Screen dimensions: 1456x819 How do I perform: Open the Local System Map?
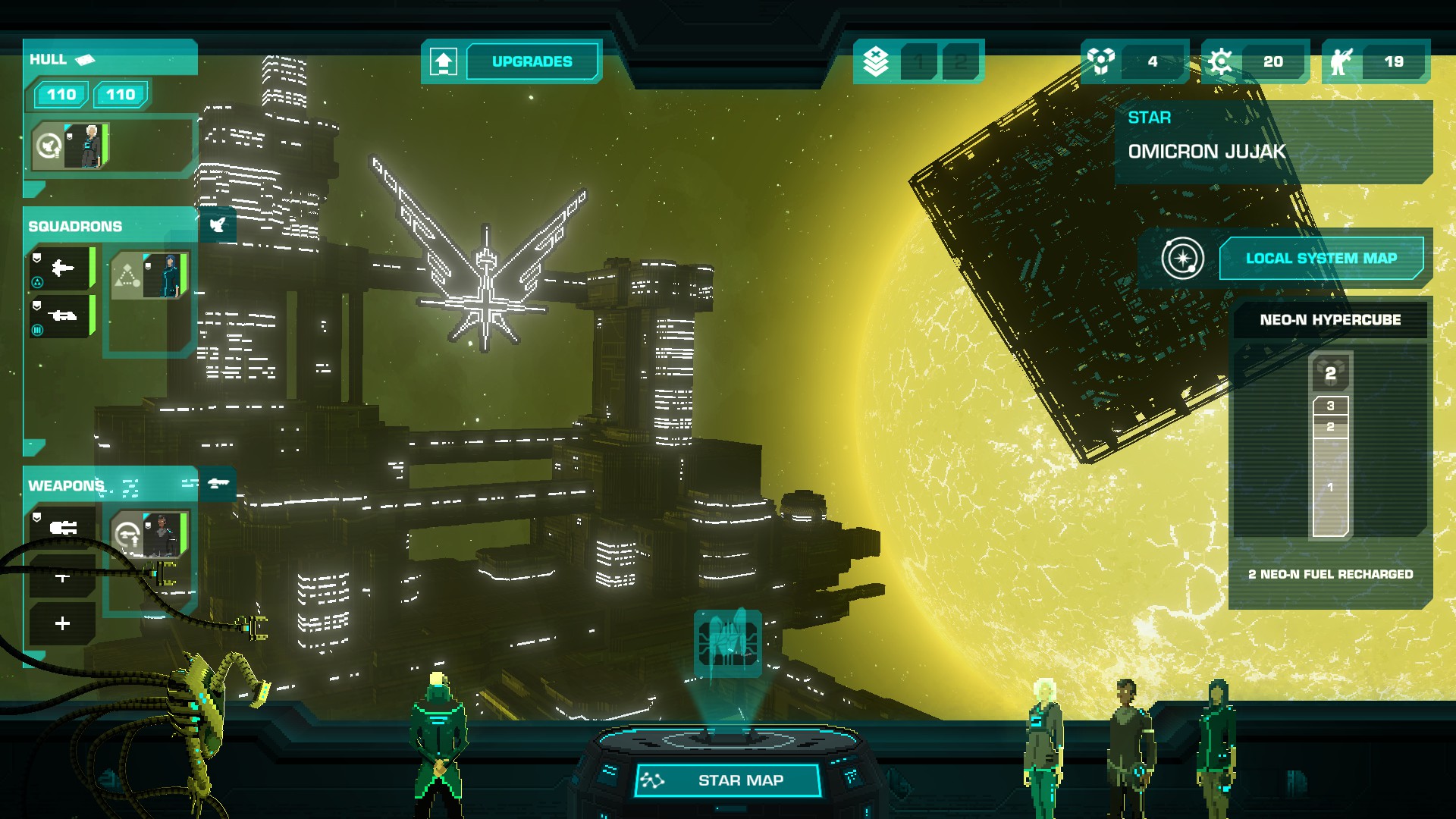pyautogui.click(x=1320, y=259)
